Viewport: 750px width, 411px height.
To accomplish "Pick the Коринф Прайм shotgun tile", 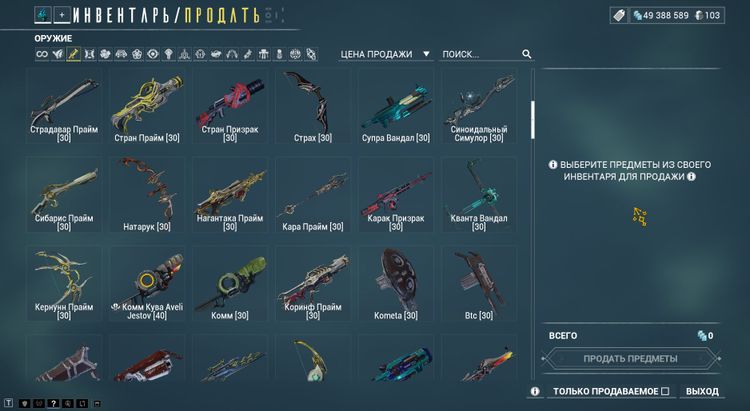I will point(313,283).
